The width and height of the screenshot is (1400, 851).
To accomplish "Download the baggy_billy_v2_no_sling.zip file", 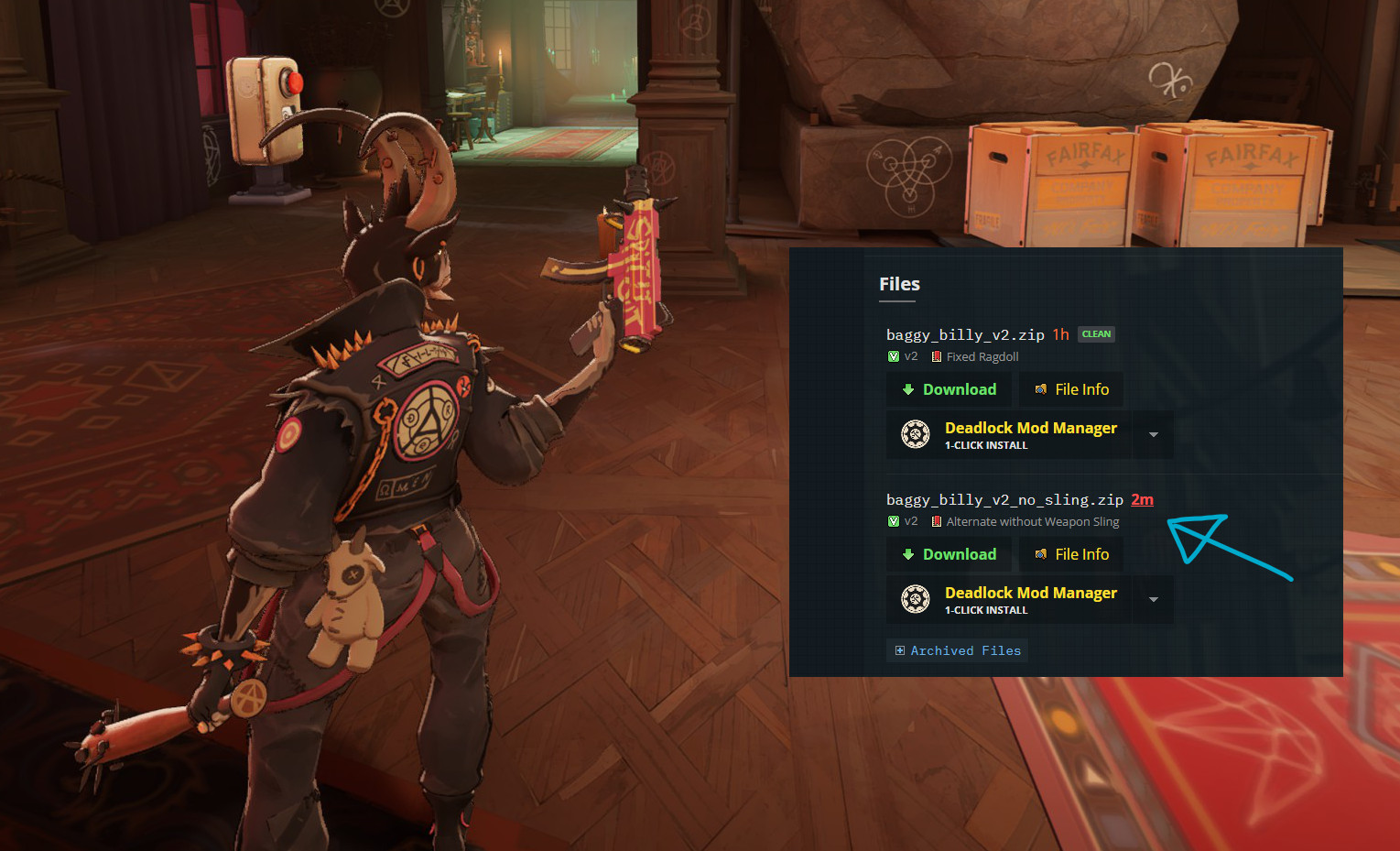I will tap(949, 554).
